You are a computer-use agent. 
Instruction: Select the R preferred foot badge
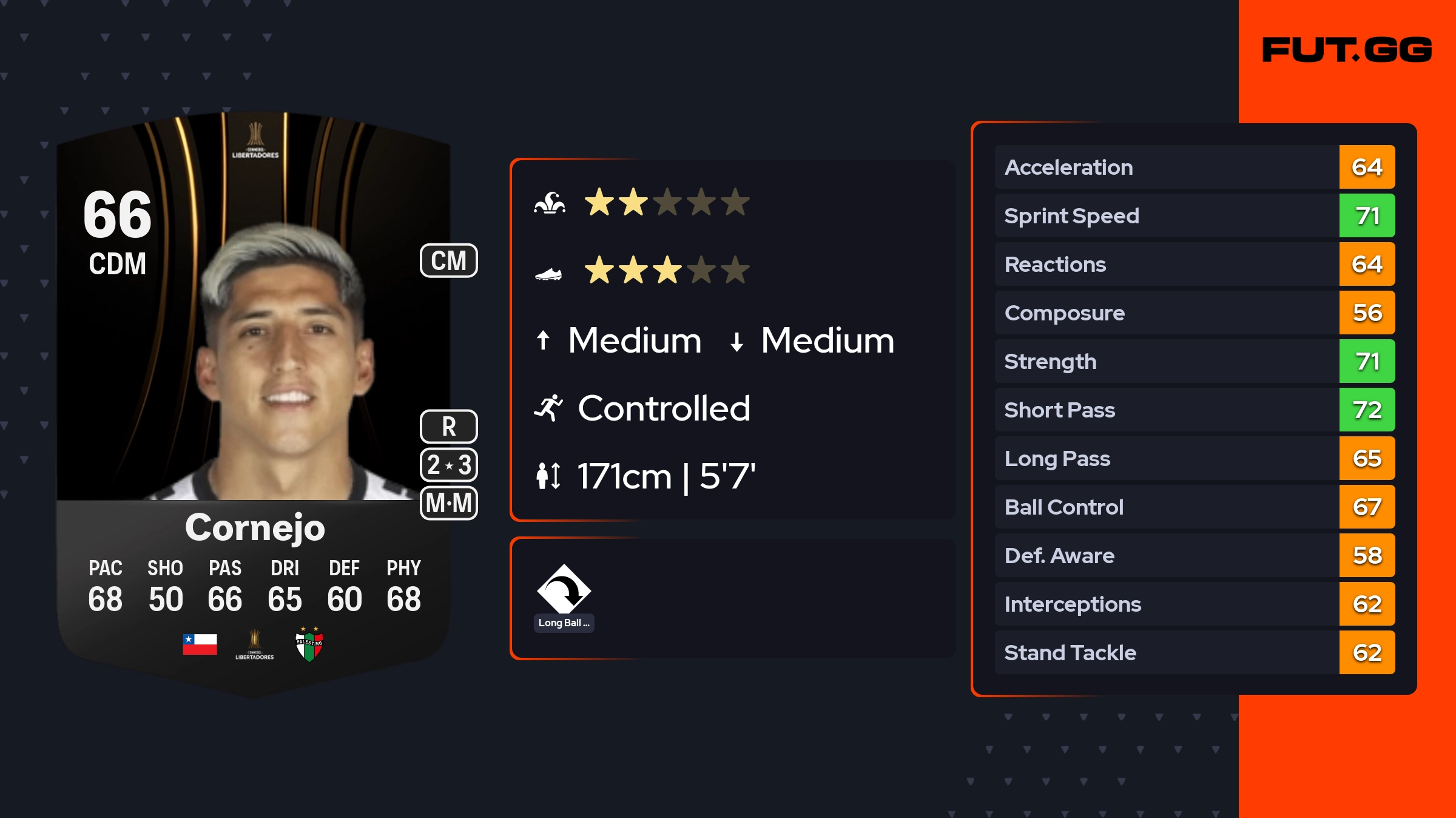click(449, 427)
